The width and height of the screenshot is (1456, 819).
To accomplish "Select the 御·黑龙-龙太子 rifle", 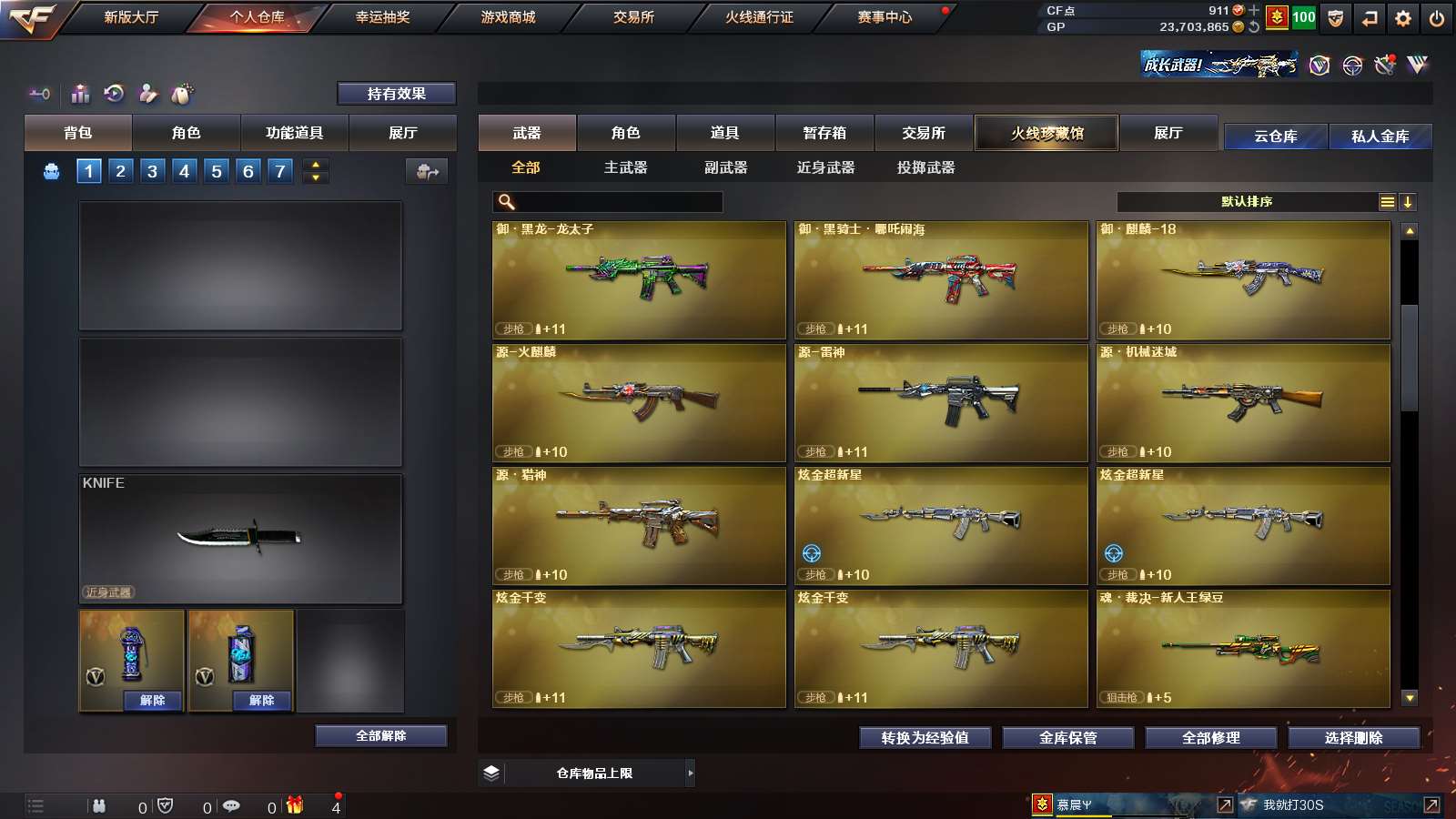I will [x=639, y=280].
